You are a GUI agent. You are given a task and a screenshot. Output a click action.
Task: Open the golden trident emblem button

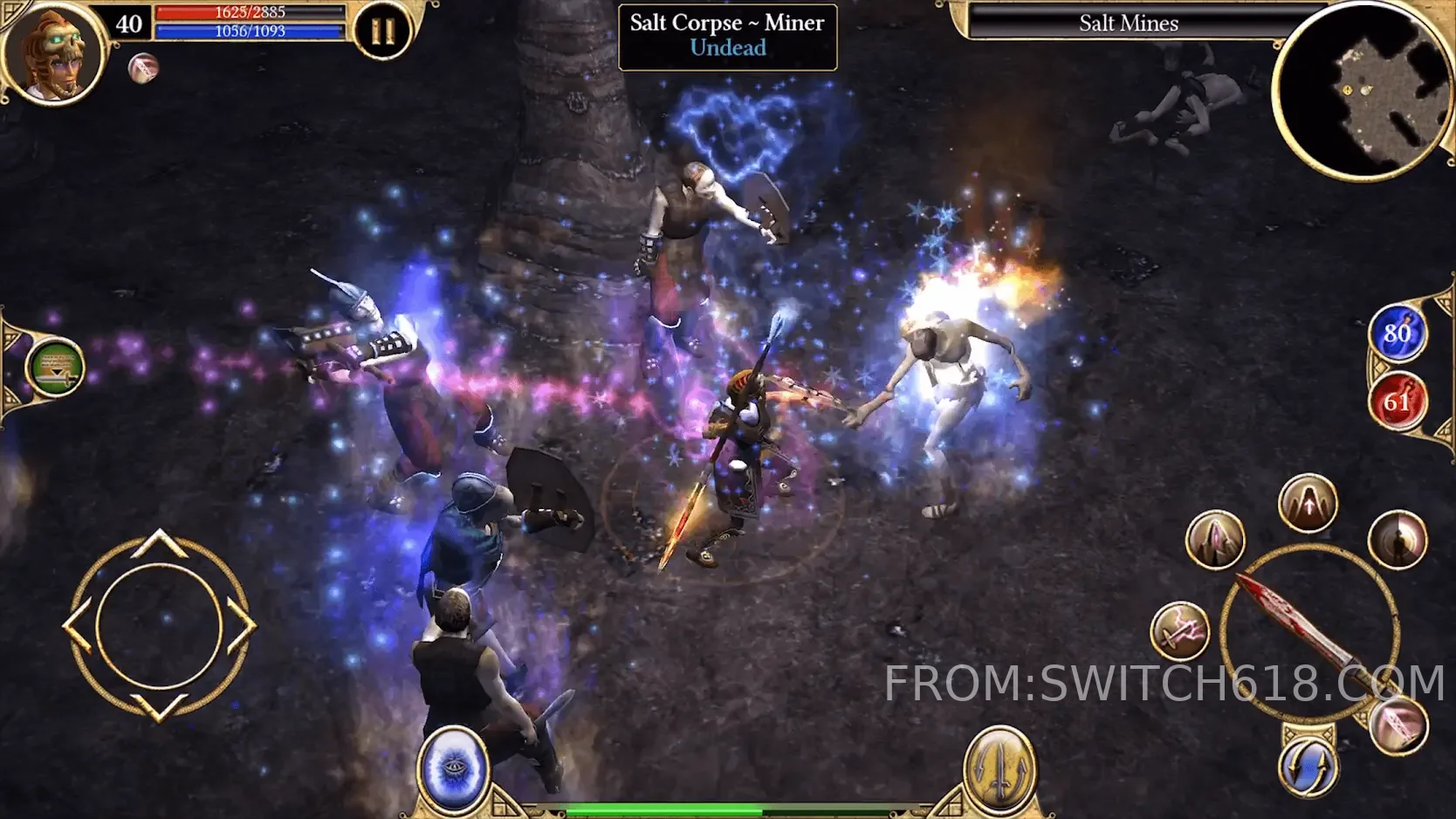coord(999,768)
